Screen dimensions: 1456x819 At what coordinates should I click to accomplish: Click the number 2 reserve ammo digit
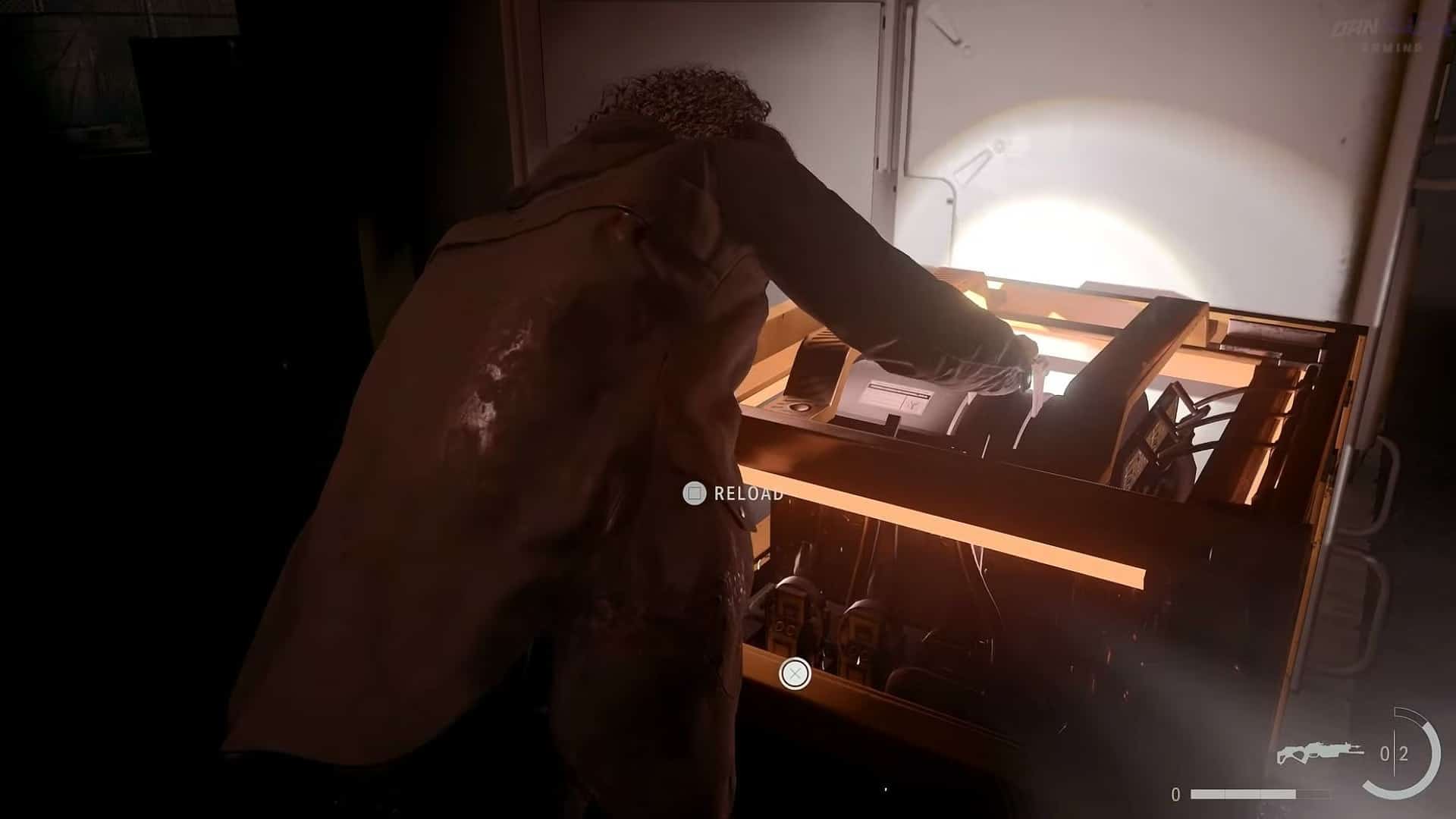coord(1404,755)
